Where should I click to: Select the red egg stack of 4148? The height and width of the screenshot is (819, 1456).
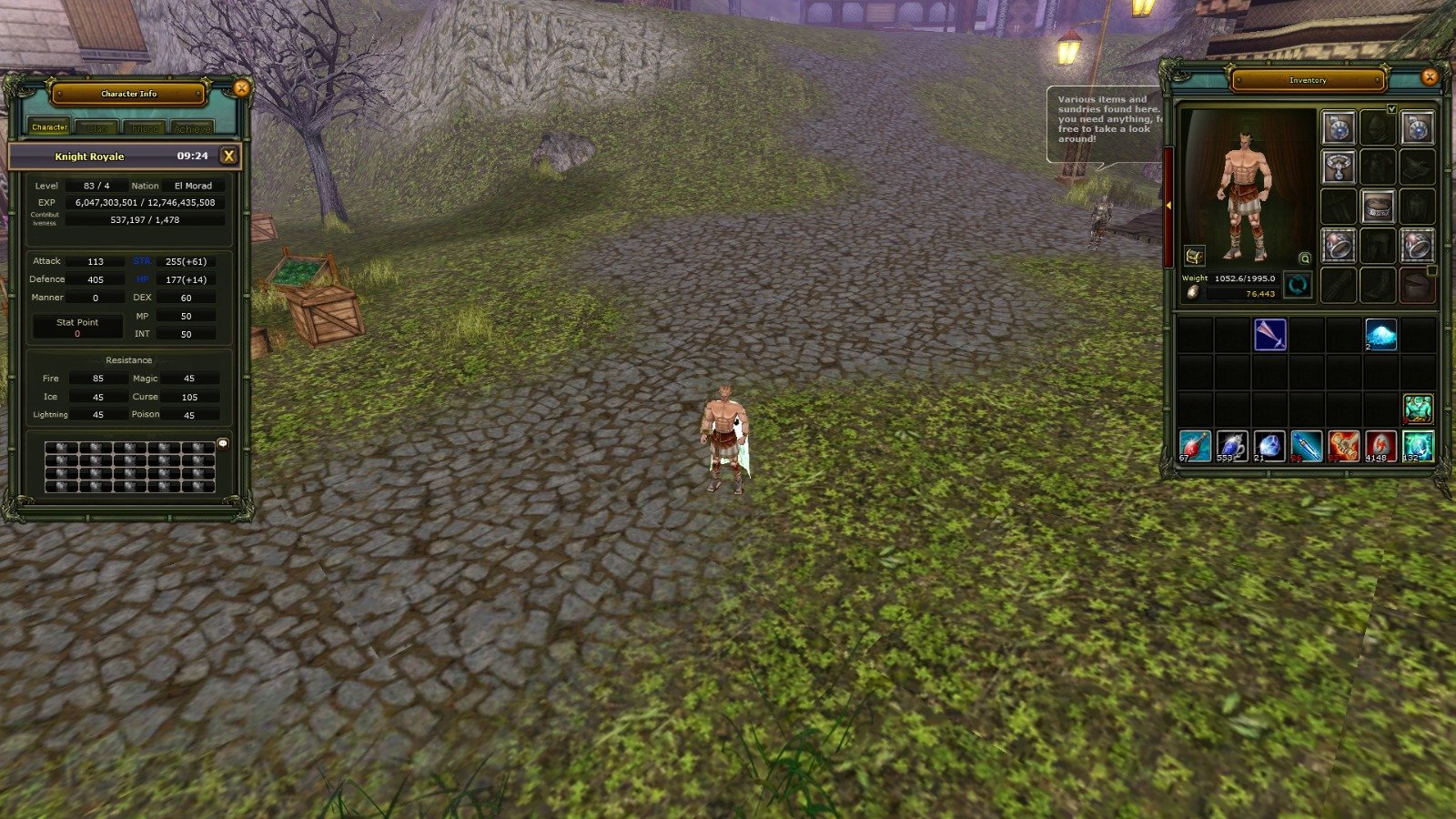coord(1380,446)
